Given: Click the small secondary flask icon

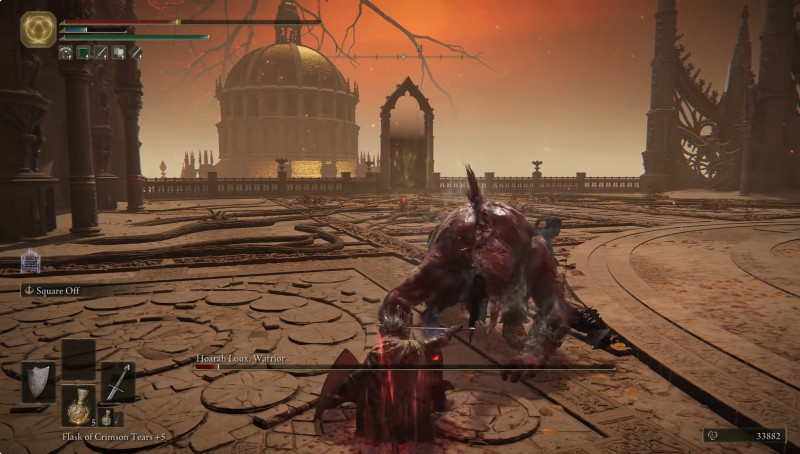Looking at the screenshot, I should pos(104,417).
